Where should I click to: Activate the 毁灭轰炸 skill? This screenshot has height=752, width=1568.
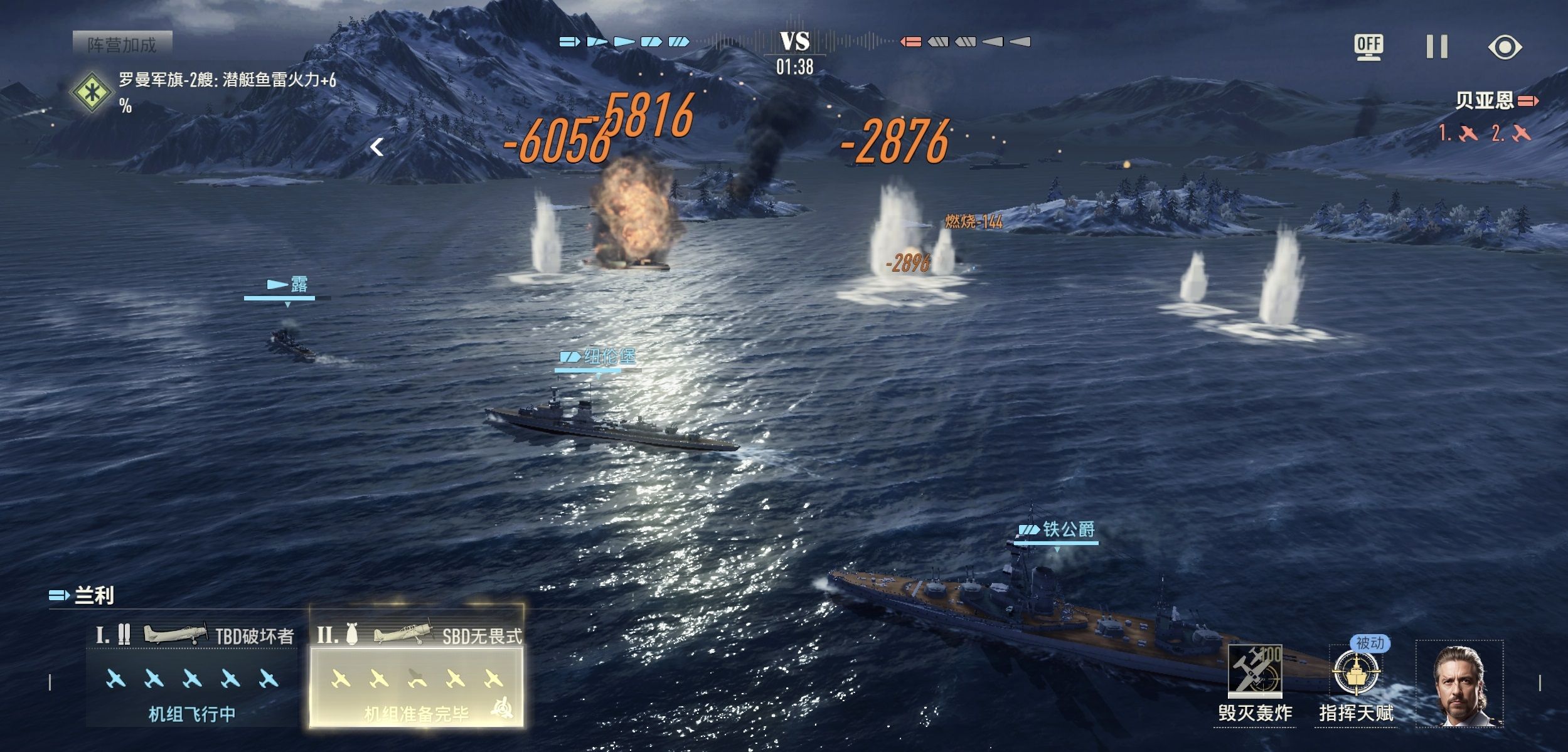[x=1254, y=673]
